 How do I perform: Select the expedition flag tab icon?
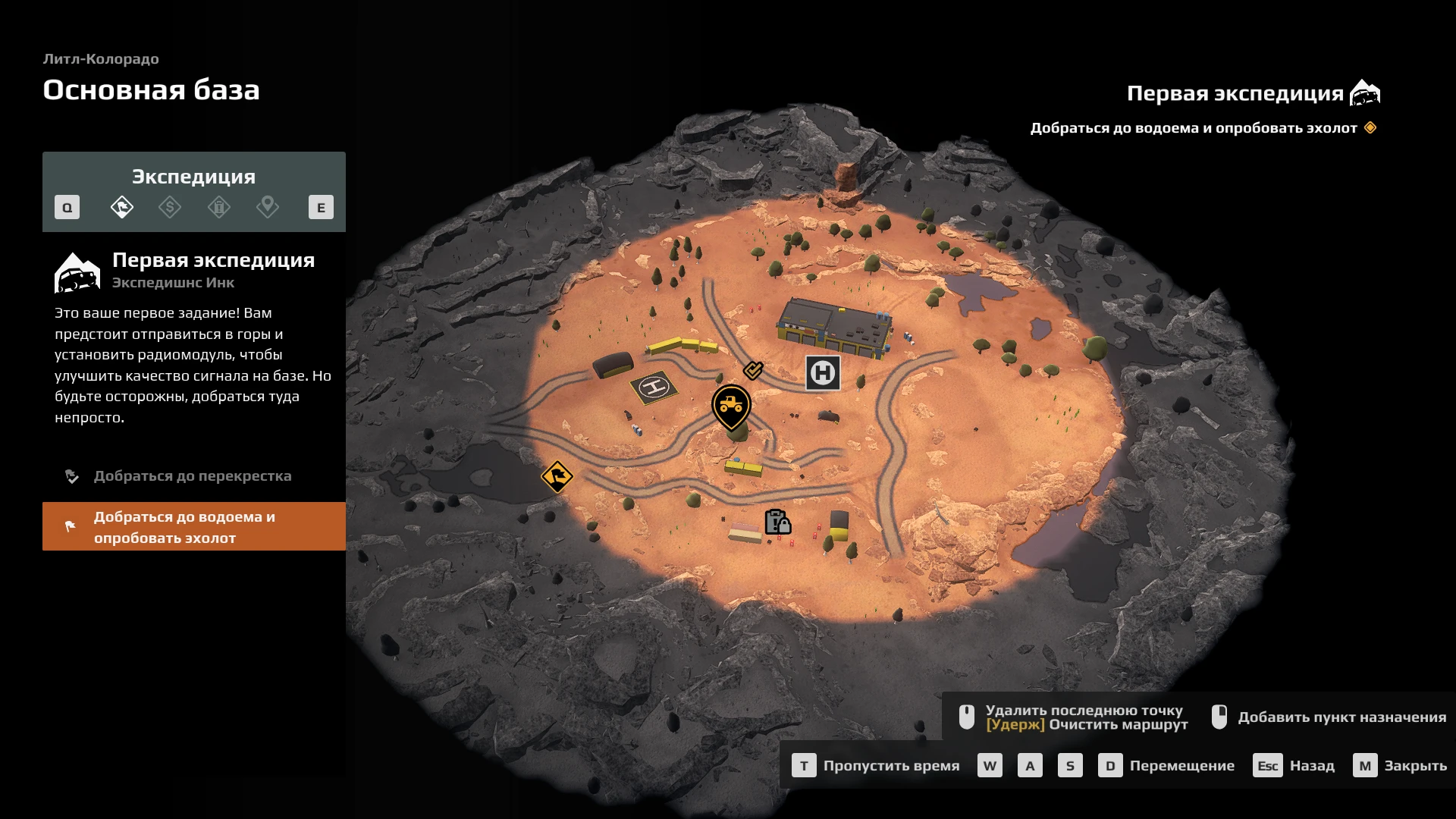121,207
